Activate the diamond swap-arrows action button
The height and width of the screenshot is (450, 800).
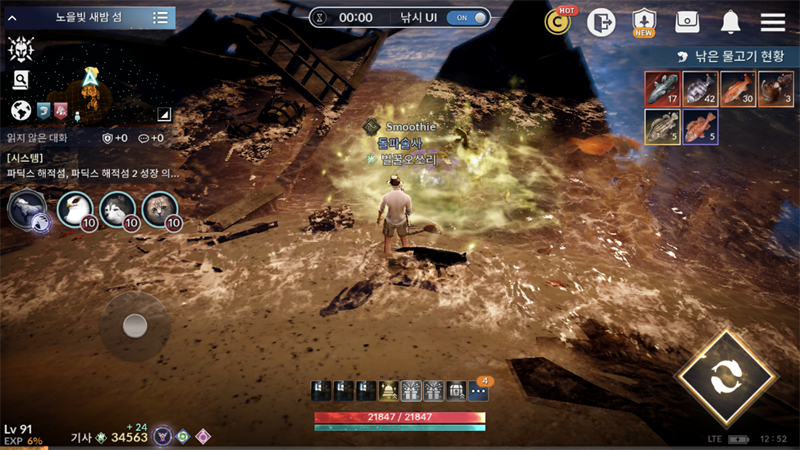click(726, 379)
